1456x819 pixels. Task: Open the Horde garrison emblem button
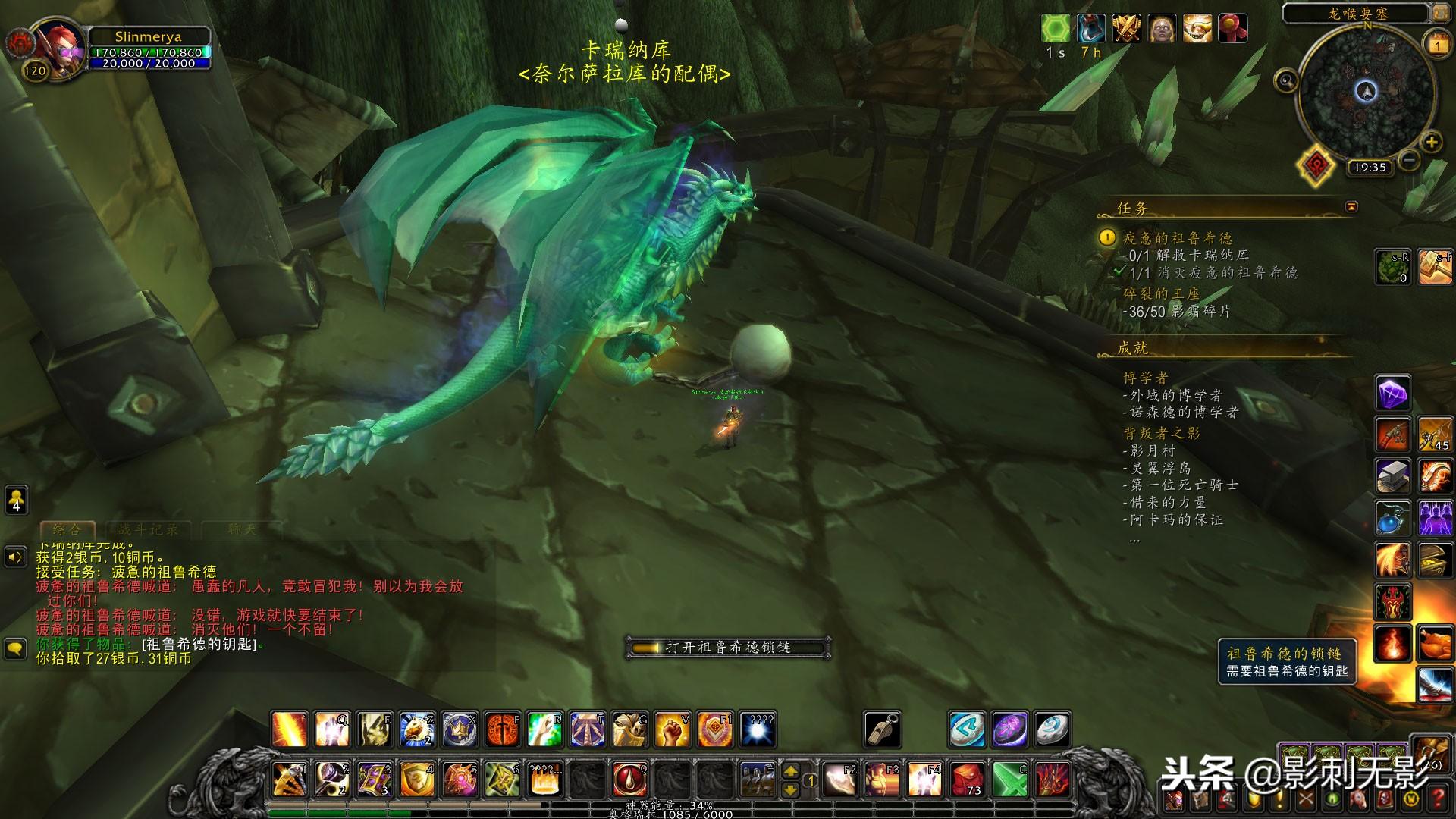pos(1315,164)
